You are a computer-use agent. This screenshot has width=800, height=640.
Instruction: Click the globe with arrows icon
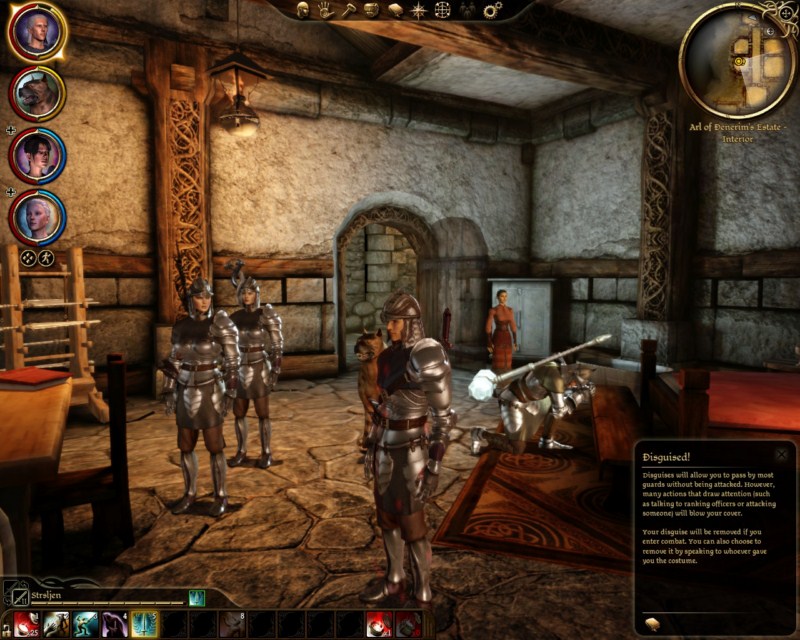pyautogui.click(x=443, y=10)
